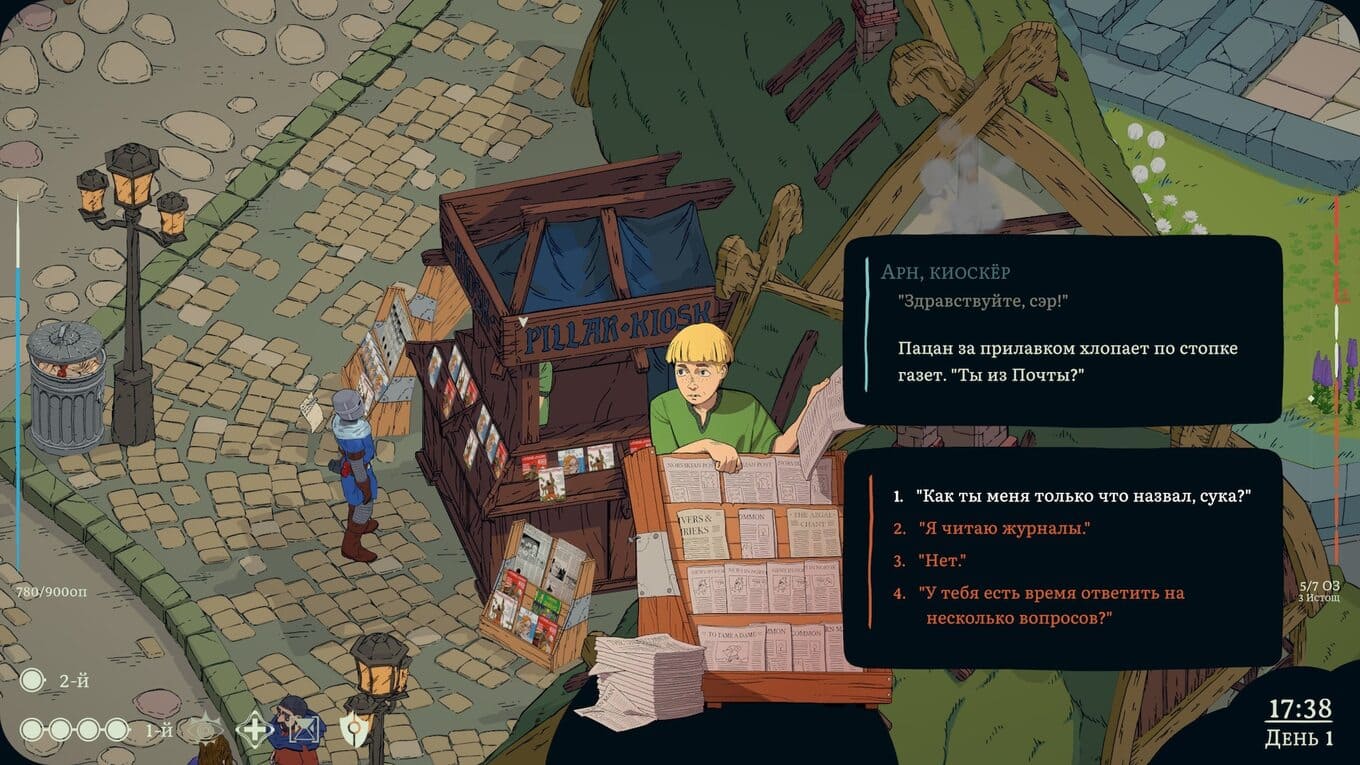
Task: Select the reply "Я читаю журналы."
Action: coord(1003,528)
